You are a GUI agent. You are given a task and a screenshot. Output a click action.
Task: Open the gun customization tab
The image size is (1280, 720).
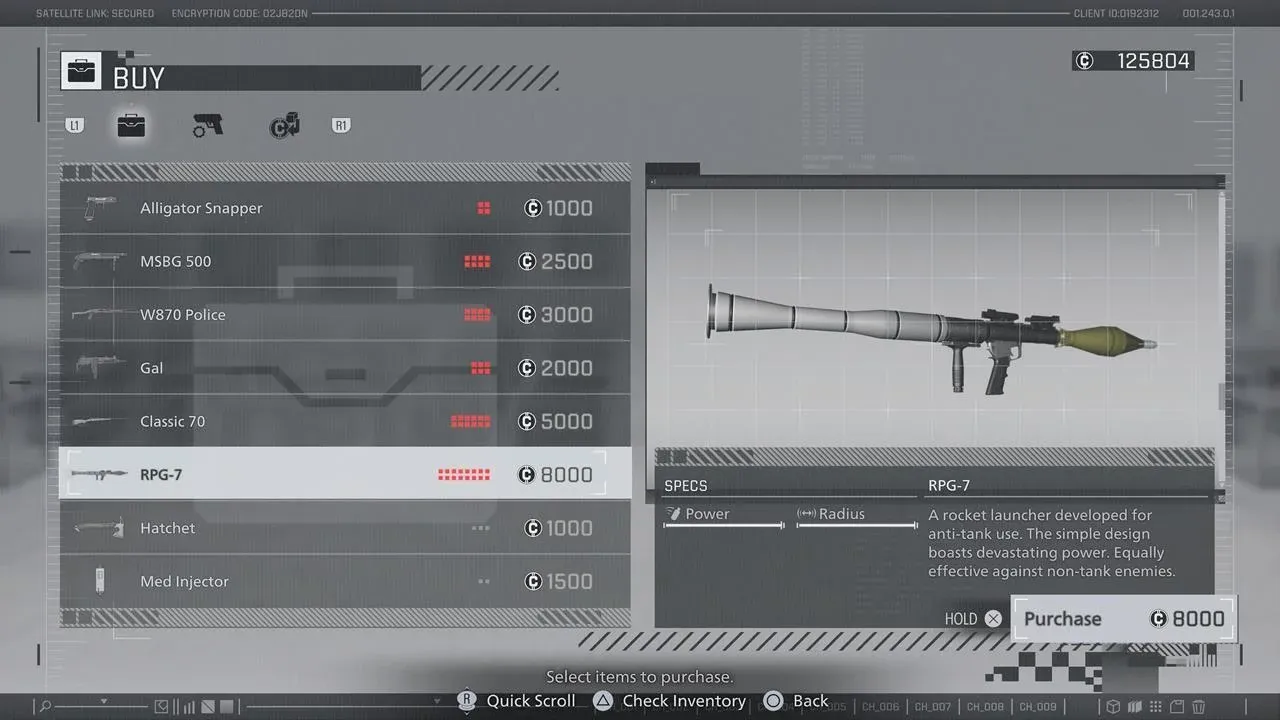coord(207,126)
